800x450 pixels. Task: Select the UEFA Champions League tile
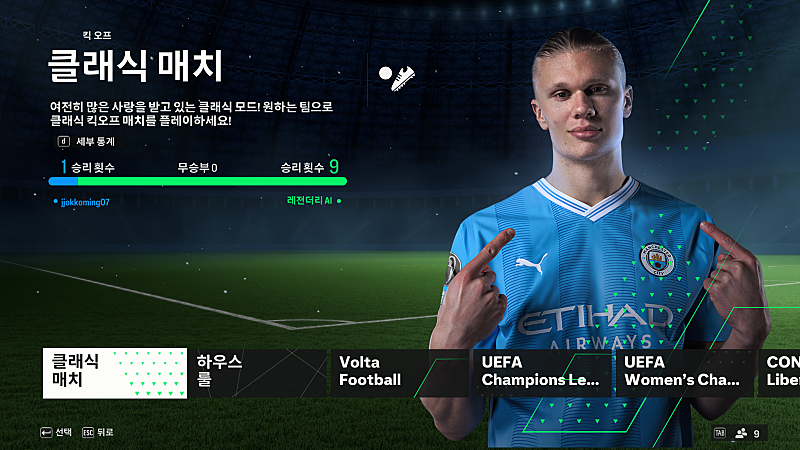(x=542, y=372)
